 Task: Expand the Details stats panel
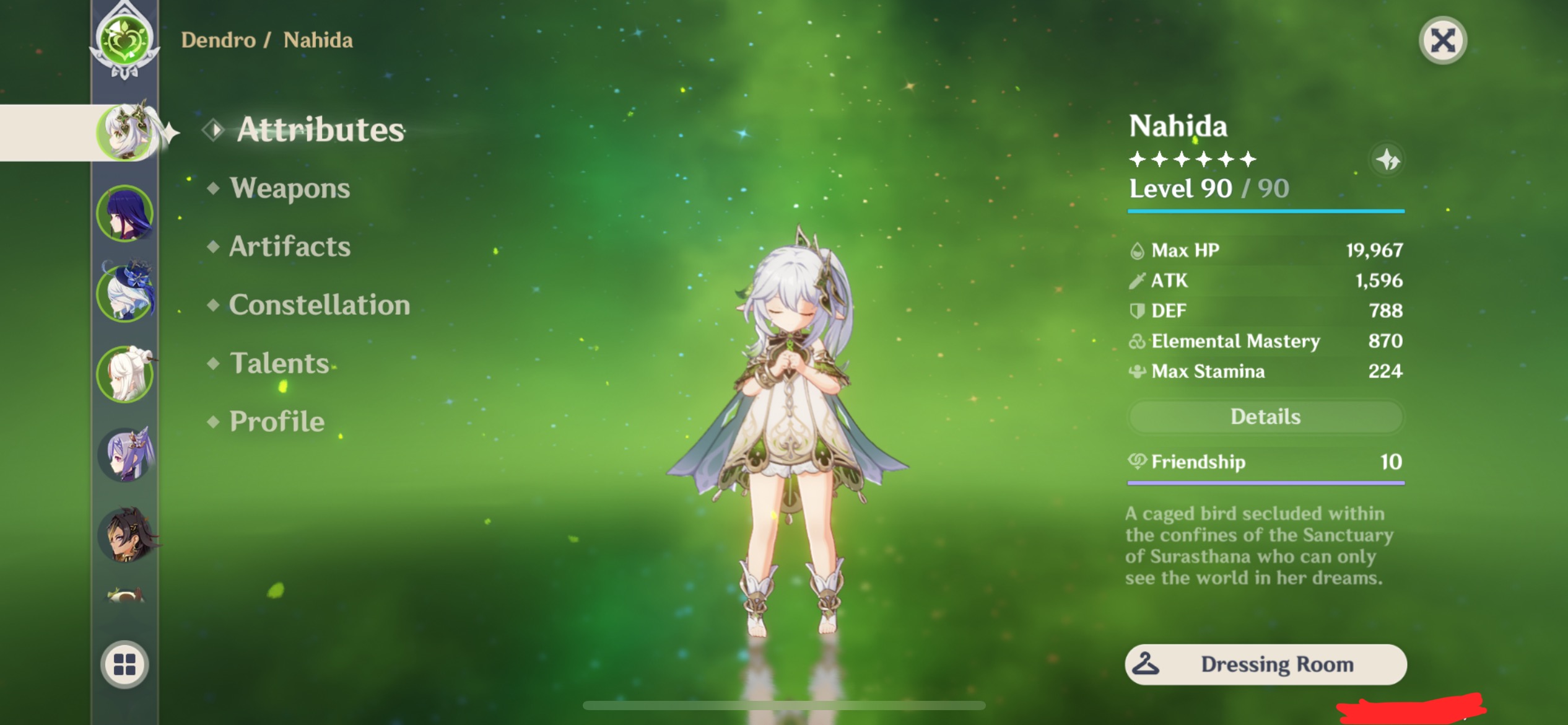click(x=1265, y=416)
